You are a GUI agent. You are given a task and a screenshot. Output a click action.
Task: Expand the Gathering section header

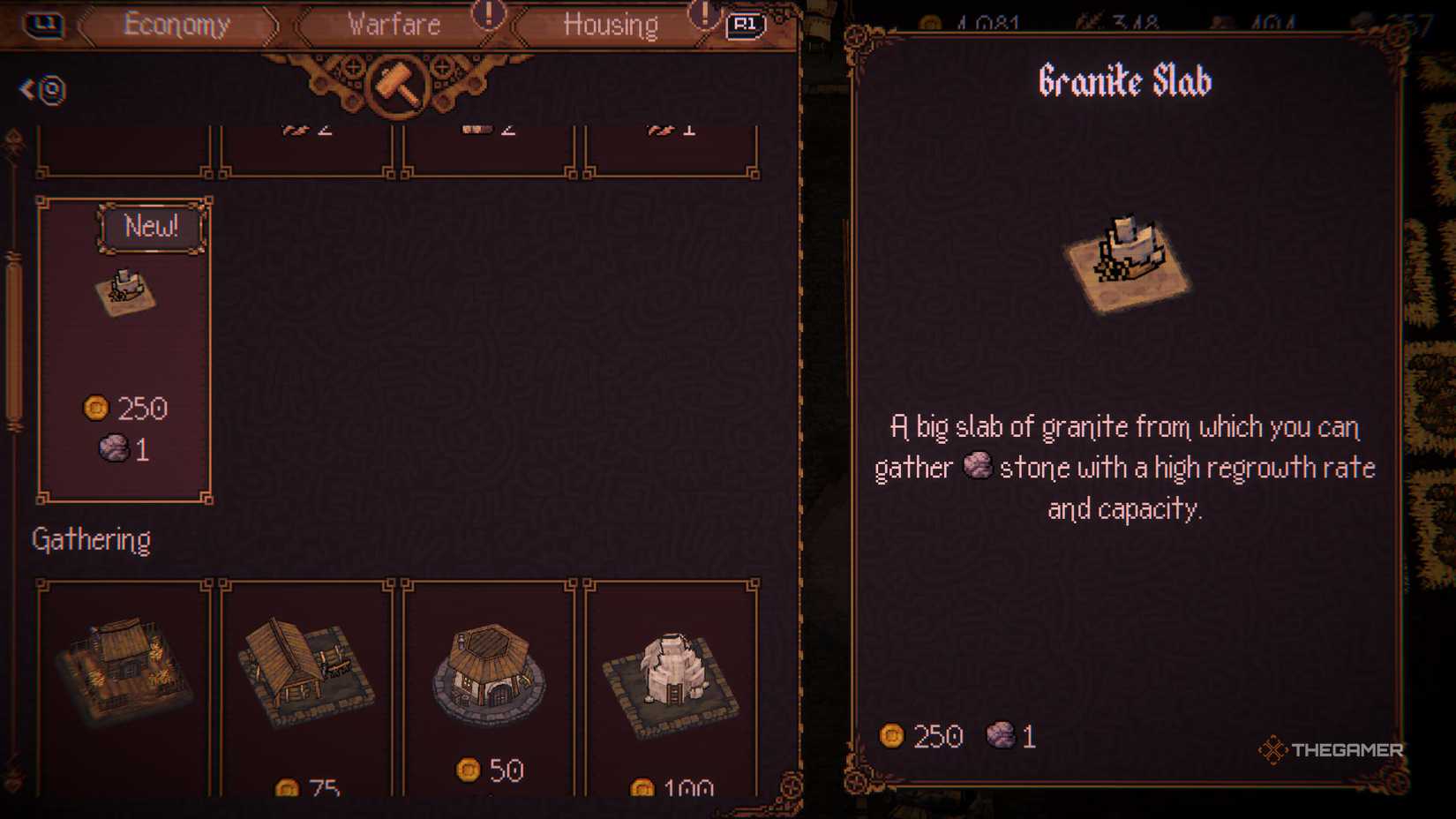pyautogui.click(x=91, y=539)
